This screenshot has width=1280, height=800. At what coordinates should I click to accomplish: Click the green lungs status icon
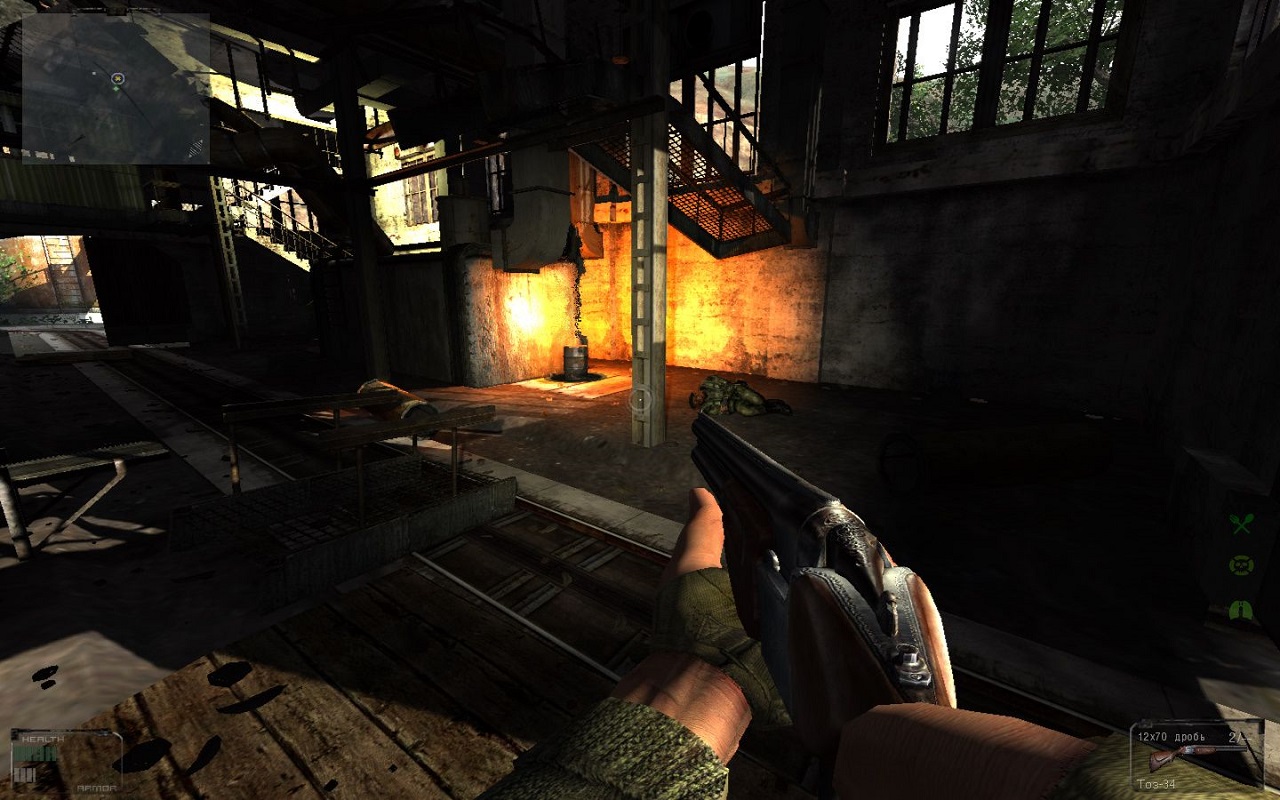click(1241, 609)
